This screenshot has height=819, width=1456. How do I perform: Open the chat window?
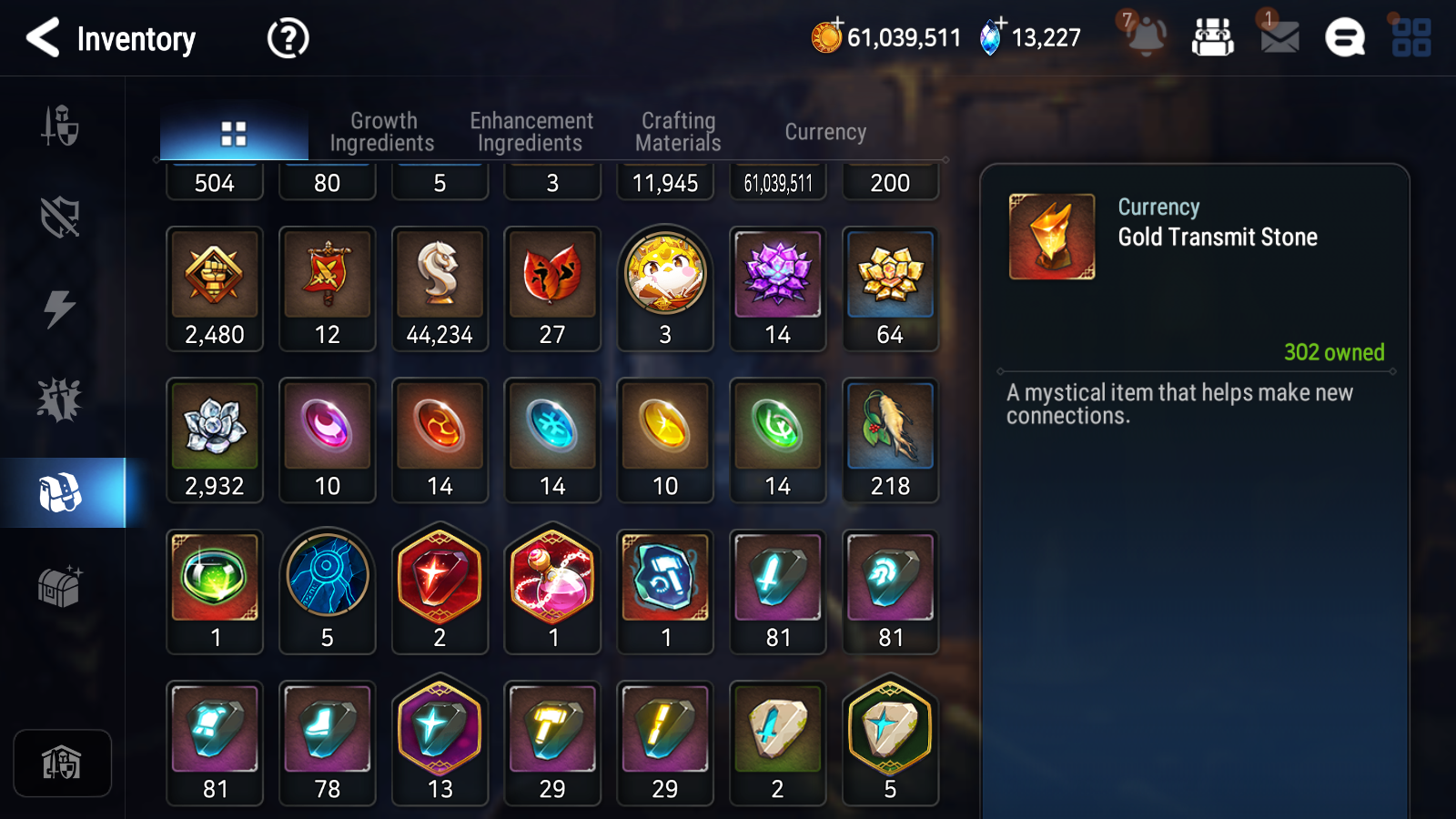tap(1343, 38)
